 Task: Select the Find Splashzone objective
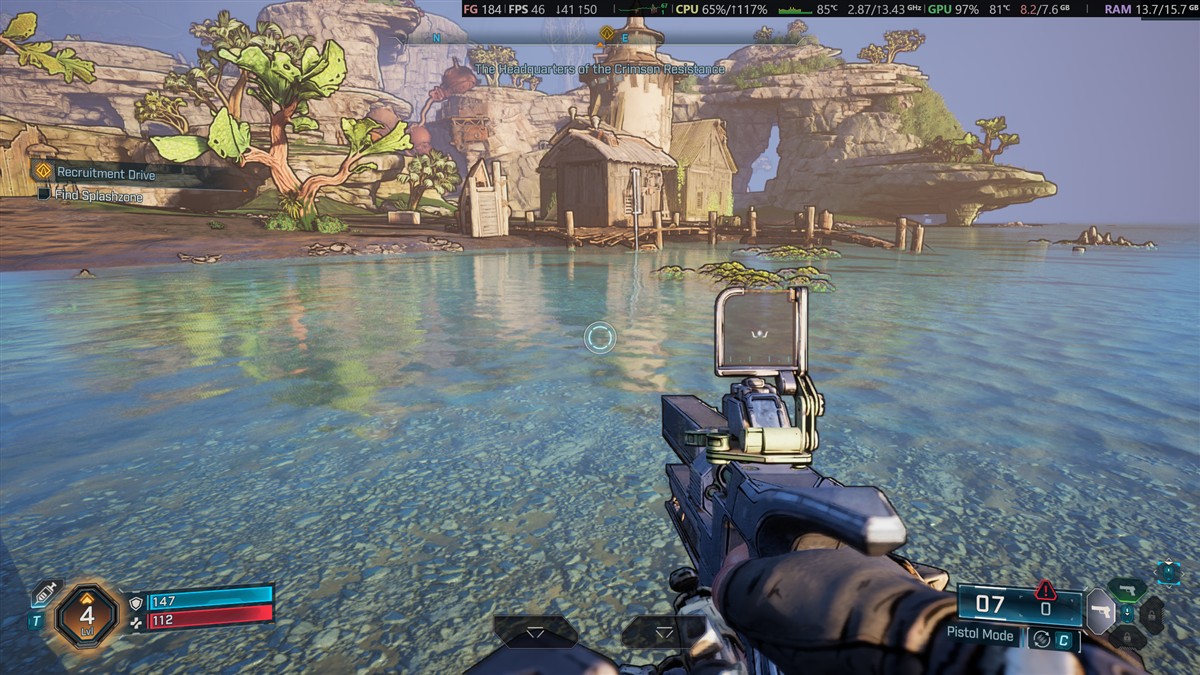tap(98, 197)
